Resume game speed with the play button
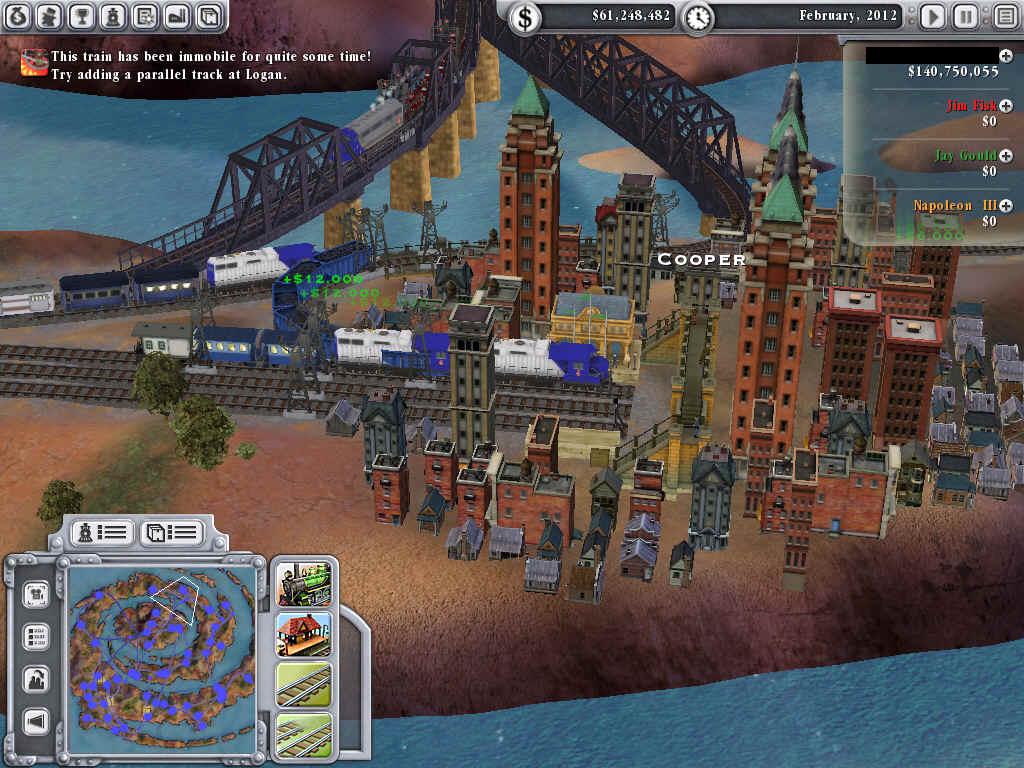Viewport: 1024px width, 768px height. [x=932, y=16]
